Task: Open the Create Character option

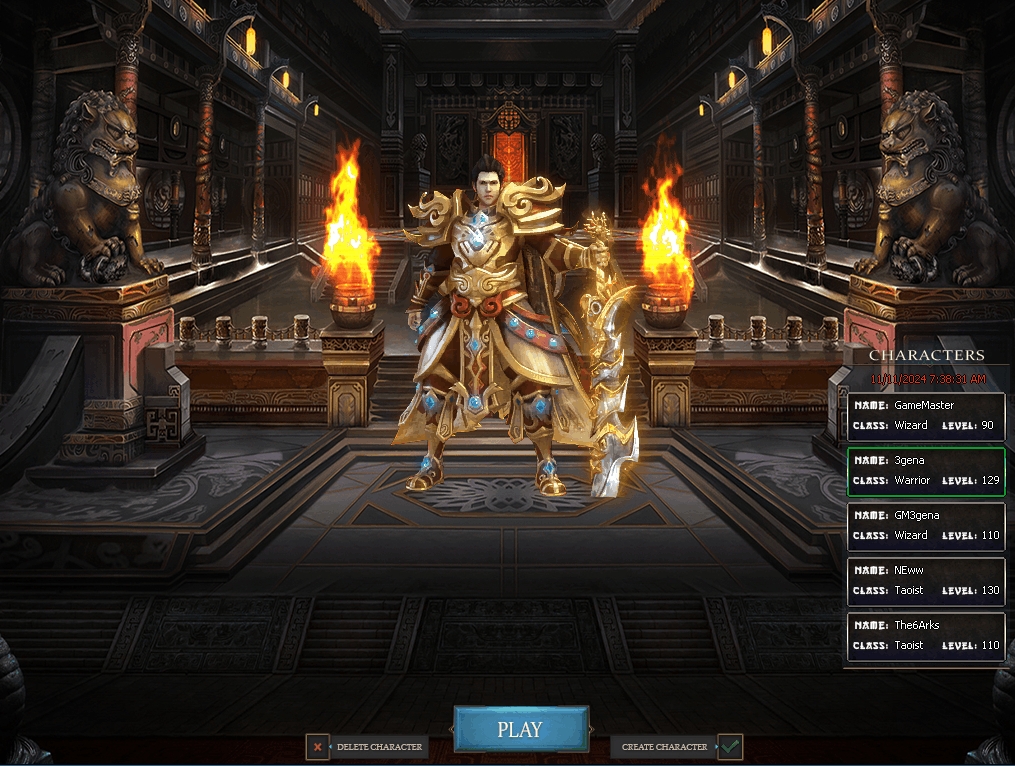Action: (664, 747)
